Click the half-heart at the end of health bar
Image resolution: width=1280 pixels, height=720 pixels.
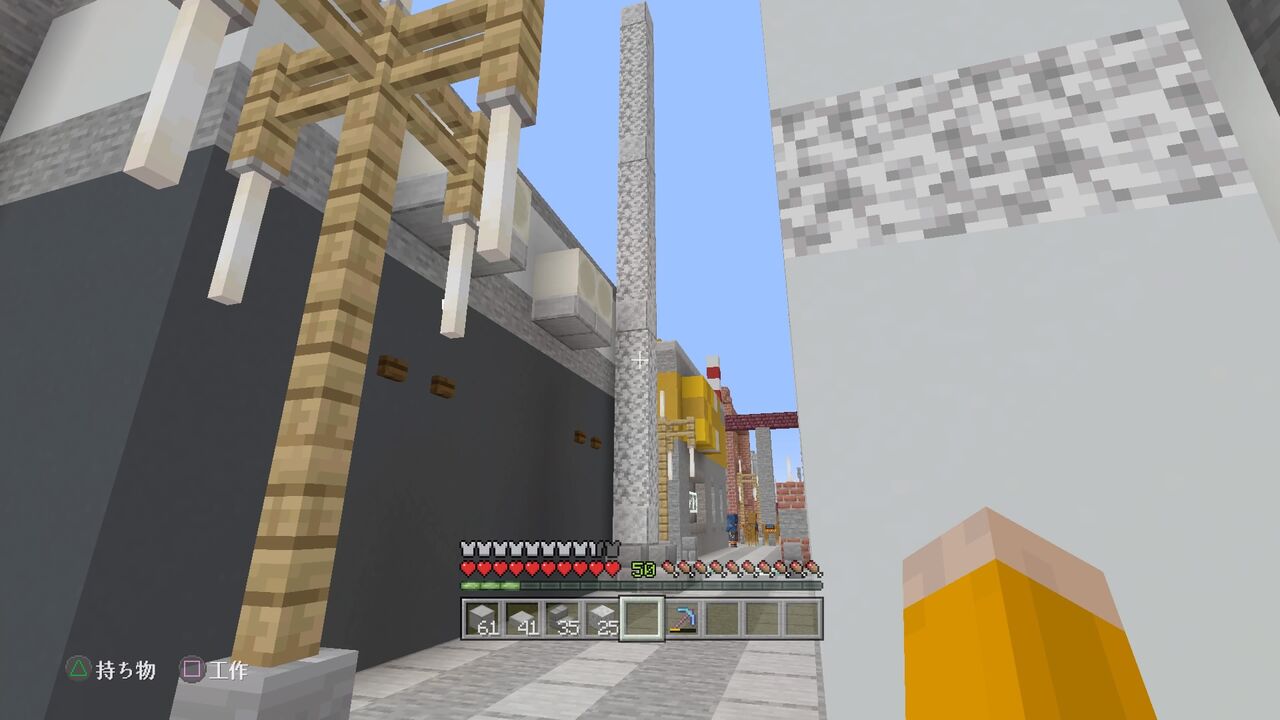(x=612, y=565)
